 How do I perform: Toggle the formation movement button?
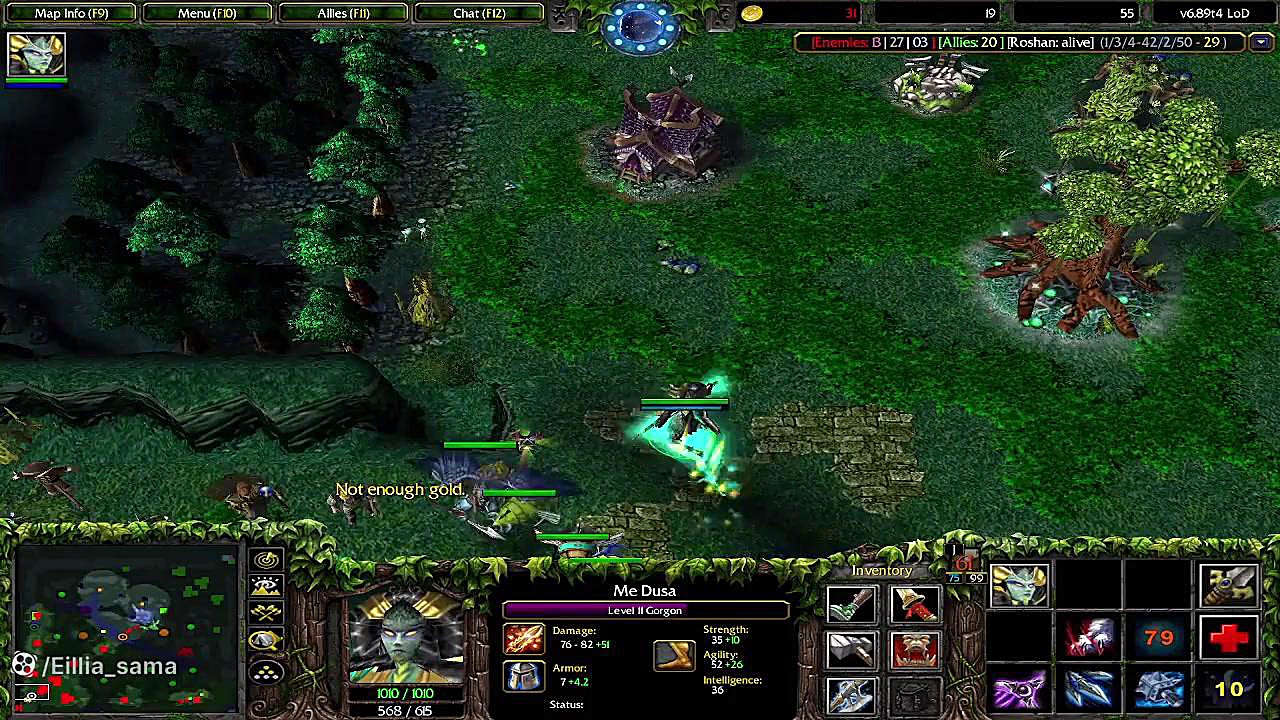click(x=266, y=672)
